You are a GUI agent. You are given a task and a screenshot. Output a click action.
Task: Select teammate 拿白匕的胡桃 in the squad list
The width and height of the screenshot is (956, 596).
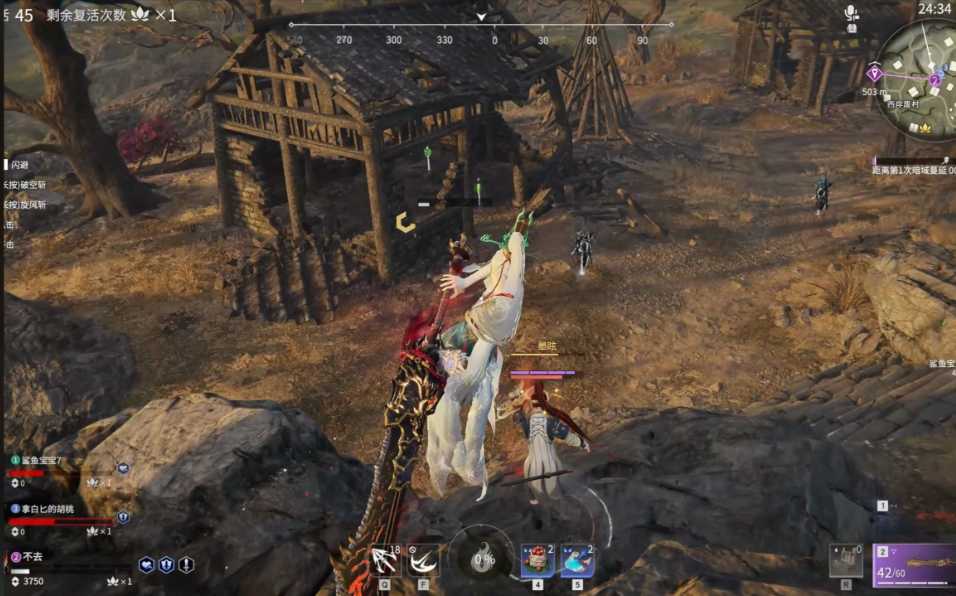[45, 509]
